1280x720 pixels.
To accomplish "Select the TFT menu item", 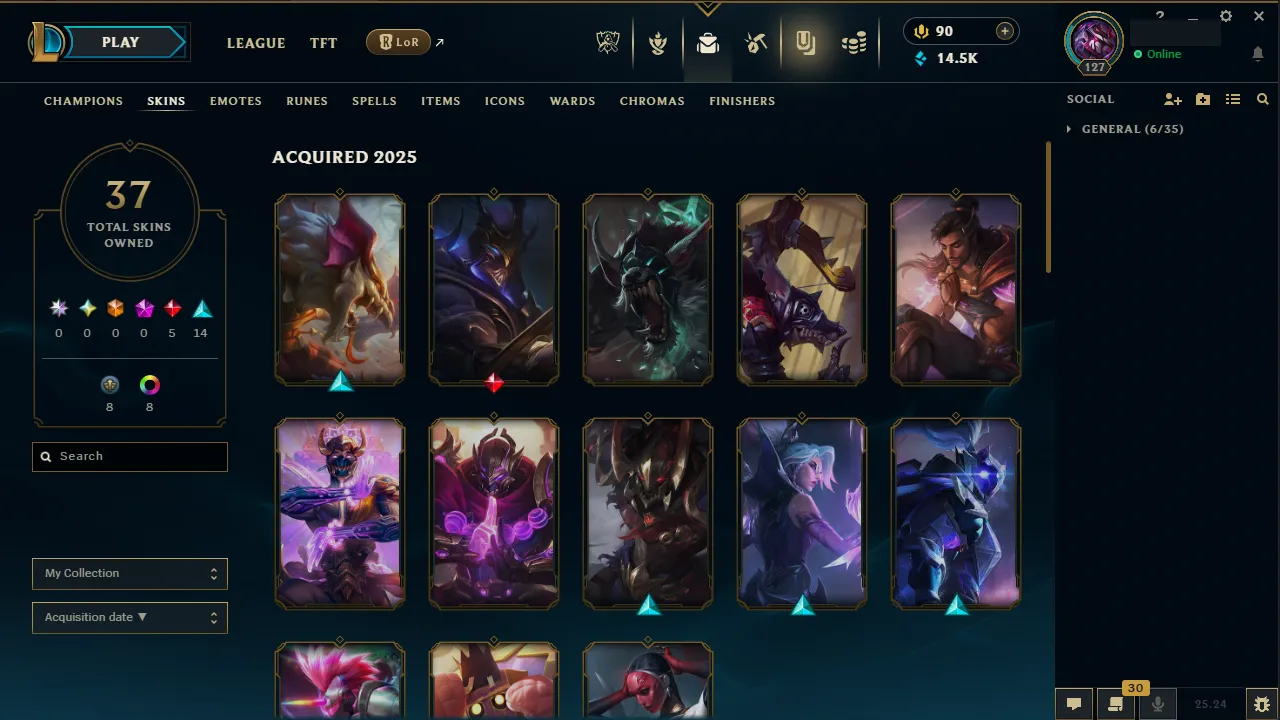I will [323, 43].
